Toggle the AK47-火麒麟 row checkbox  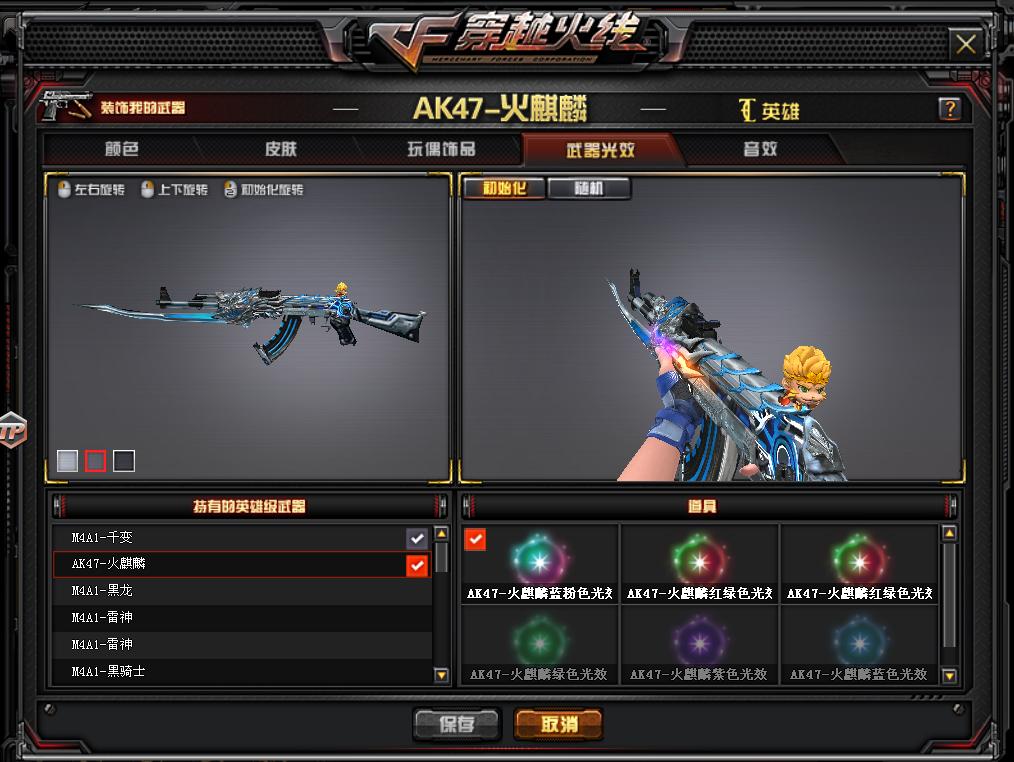[417, 565]
